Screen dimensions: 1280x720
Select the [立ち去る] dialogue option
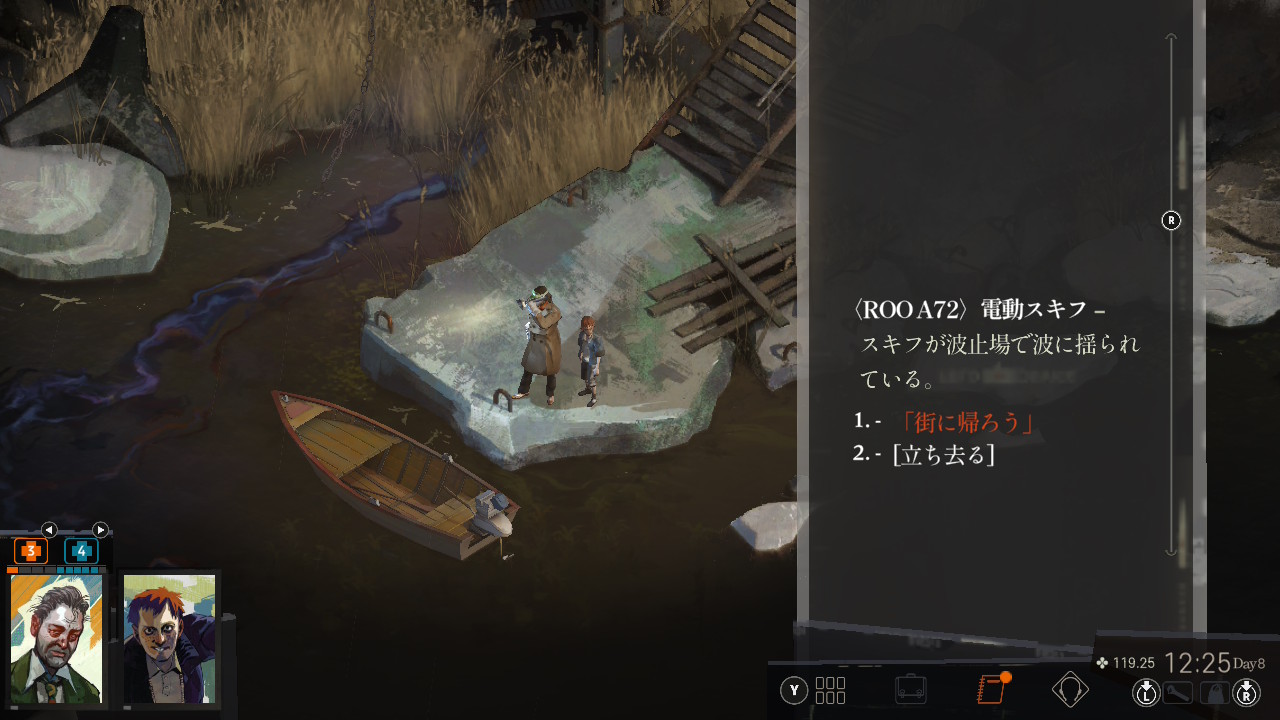tap(943, 454)
